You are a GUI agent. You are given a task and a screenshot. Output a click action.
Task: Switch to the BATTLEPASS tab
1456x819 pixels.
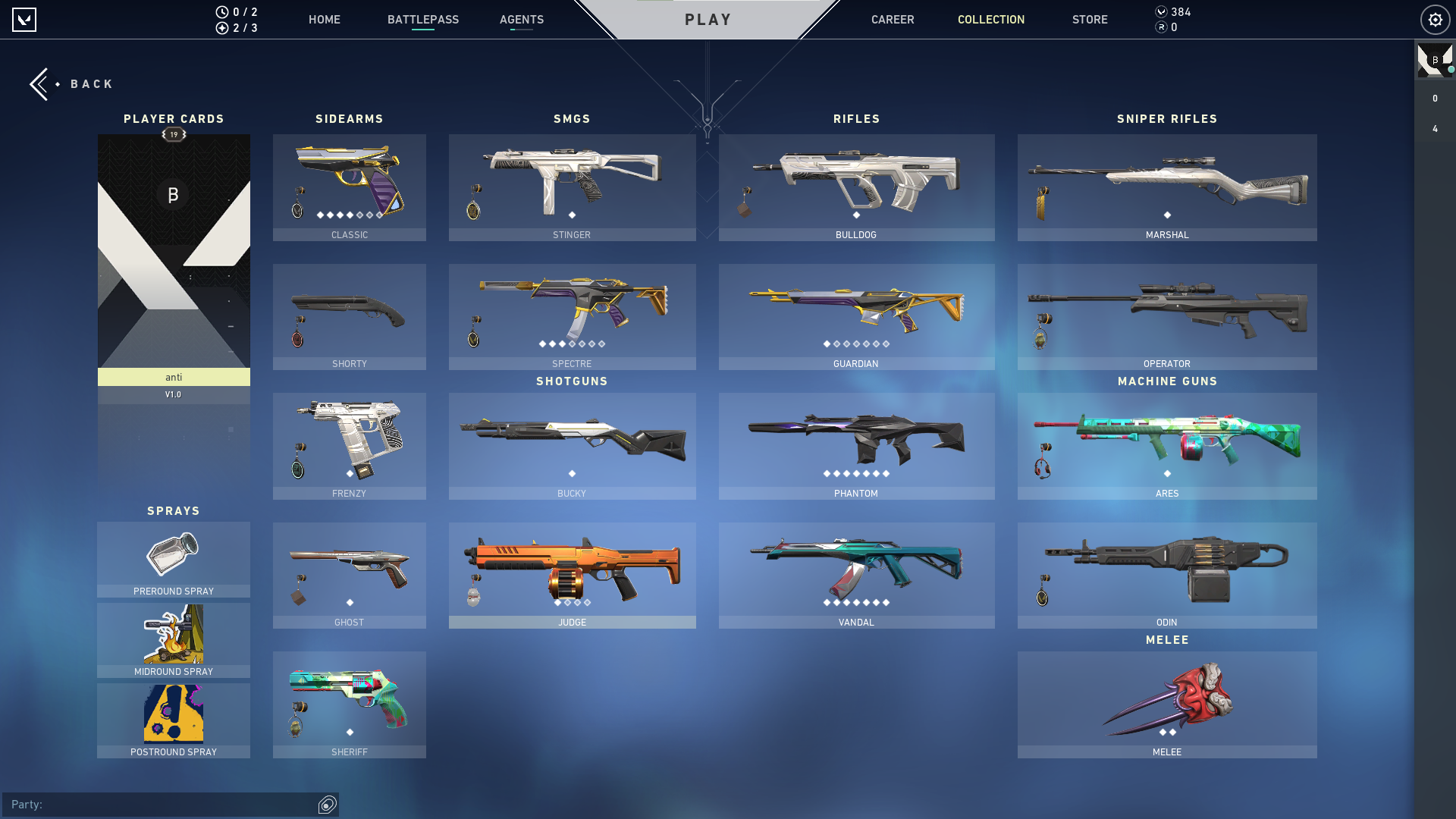click(x=423, y=20)
